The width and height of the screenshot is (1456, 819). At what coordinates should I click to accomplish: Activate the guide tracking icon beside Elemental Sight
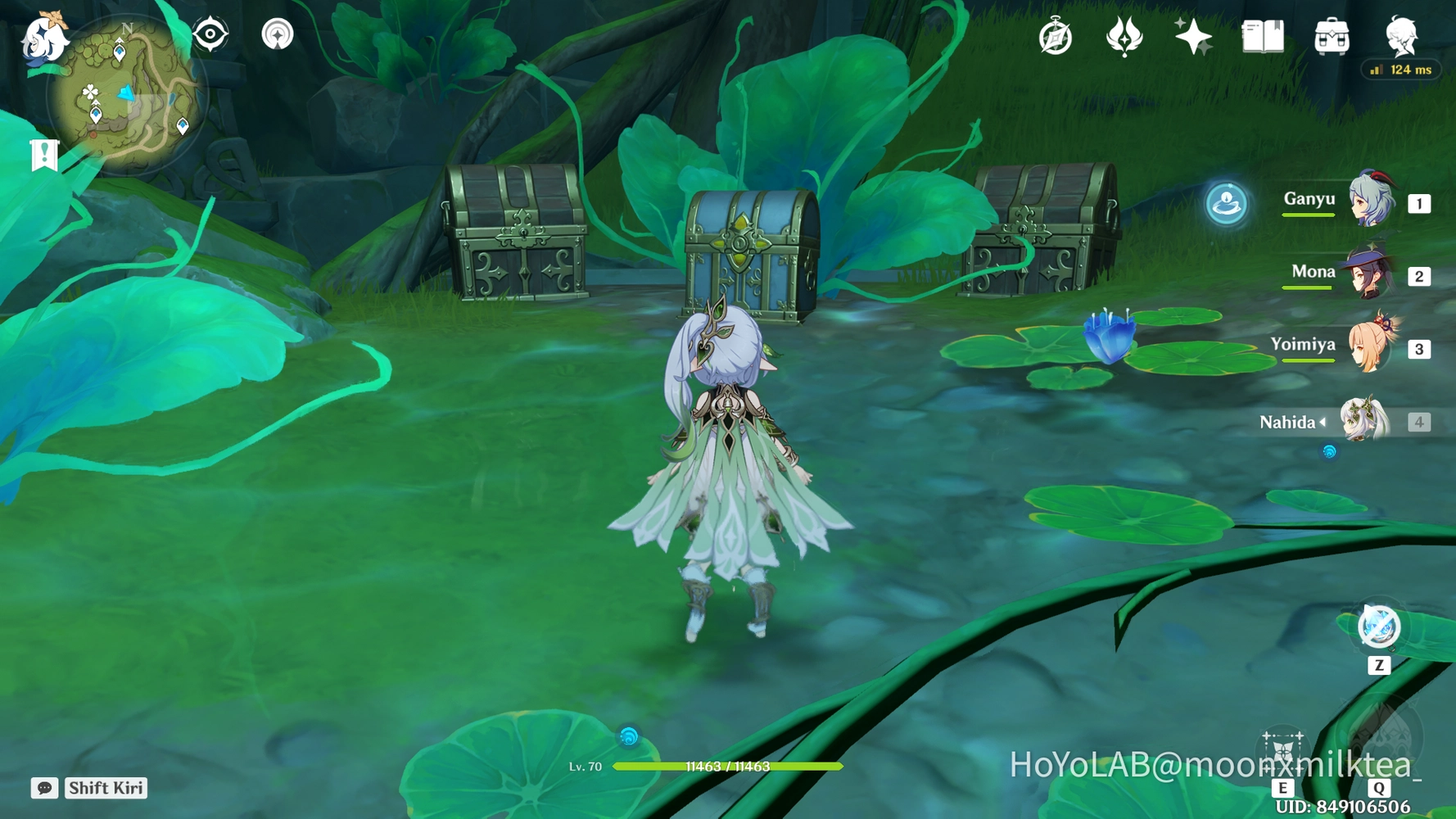278,34
